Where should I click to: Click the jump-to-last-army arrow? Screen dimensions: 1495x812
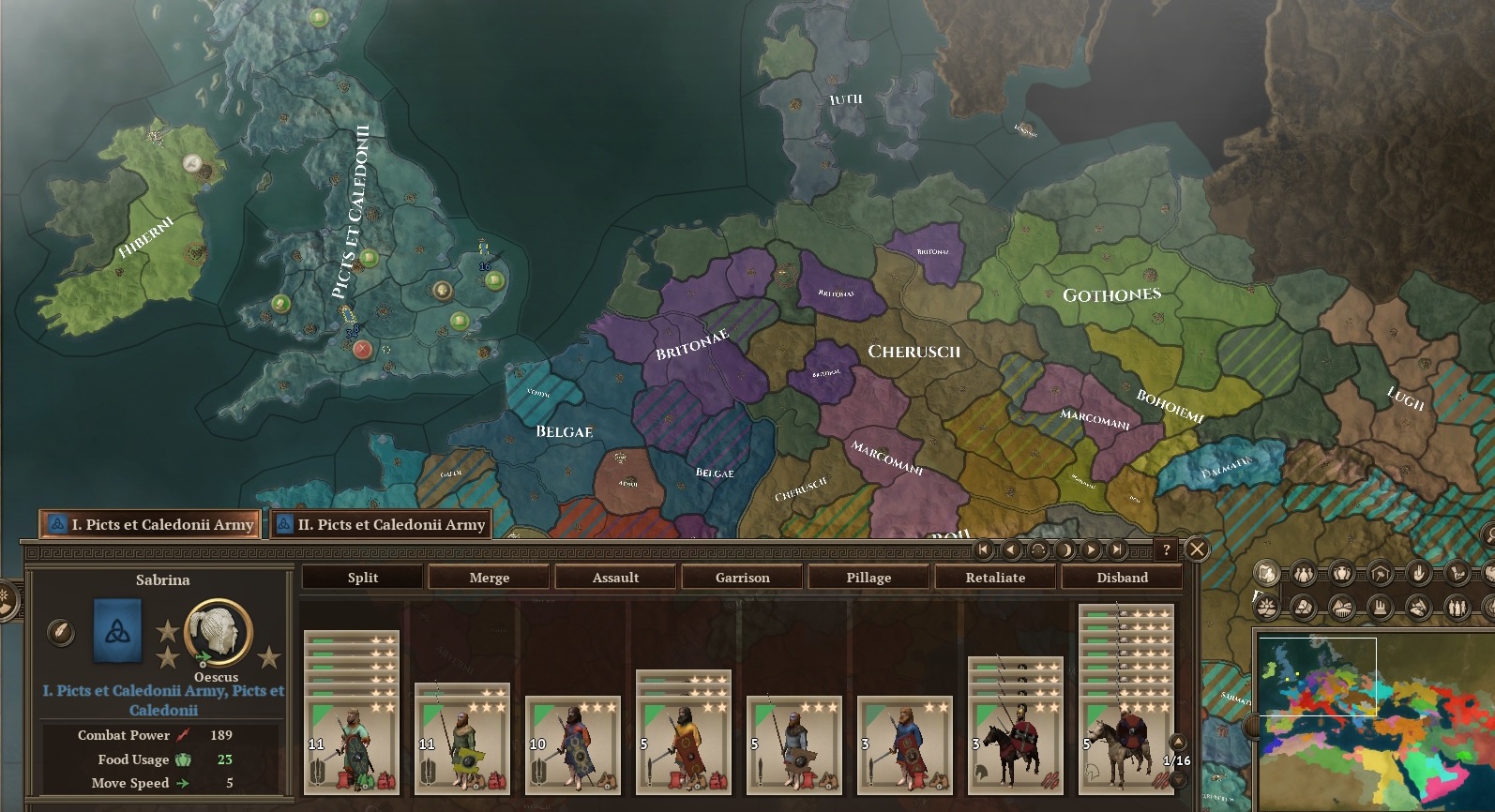(x=1117, y=550)
